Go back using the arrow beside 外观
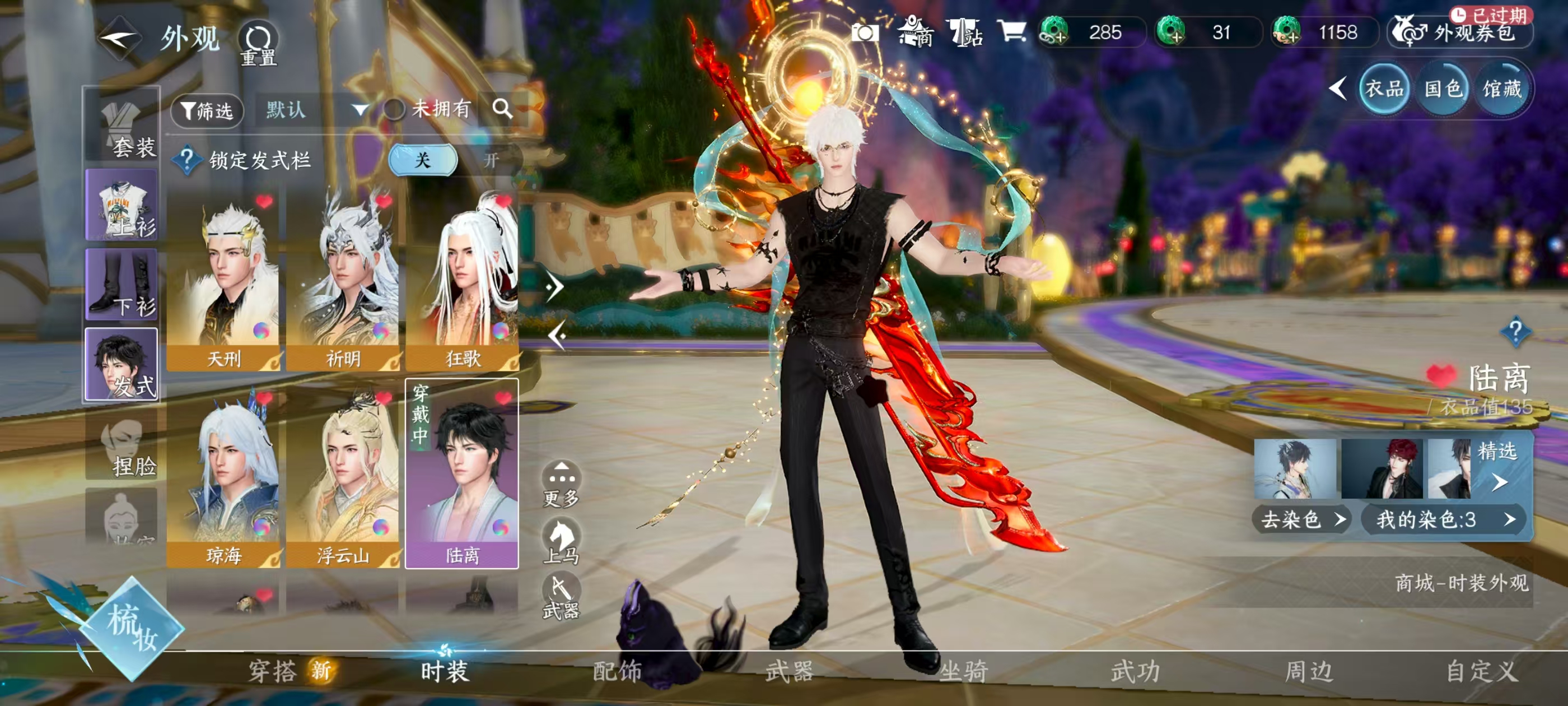 [119, 39]
